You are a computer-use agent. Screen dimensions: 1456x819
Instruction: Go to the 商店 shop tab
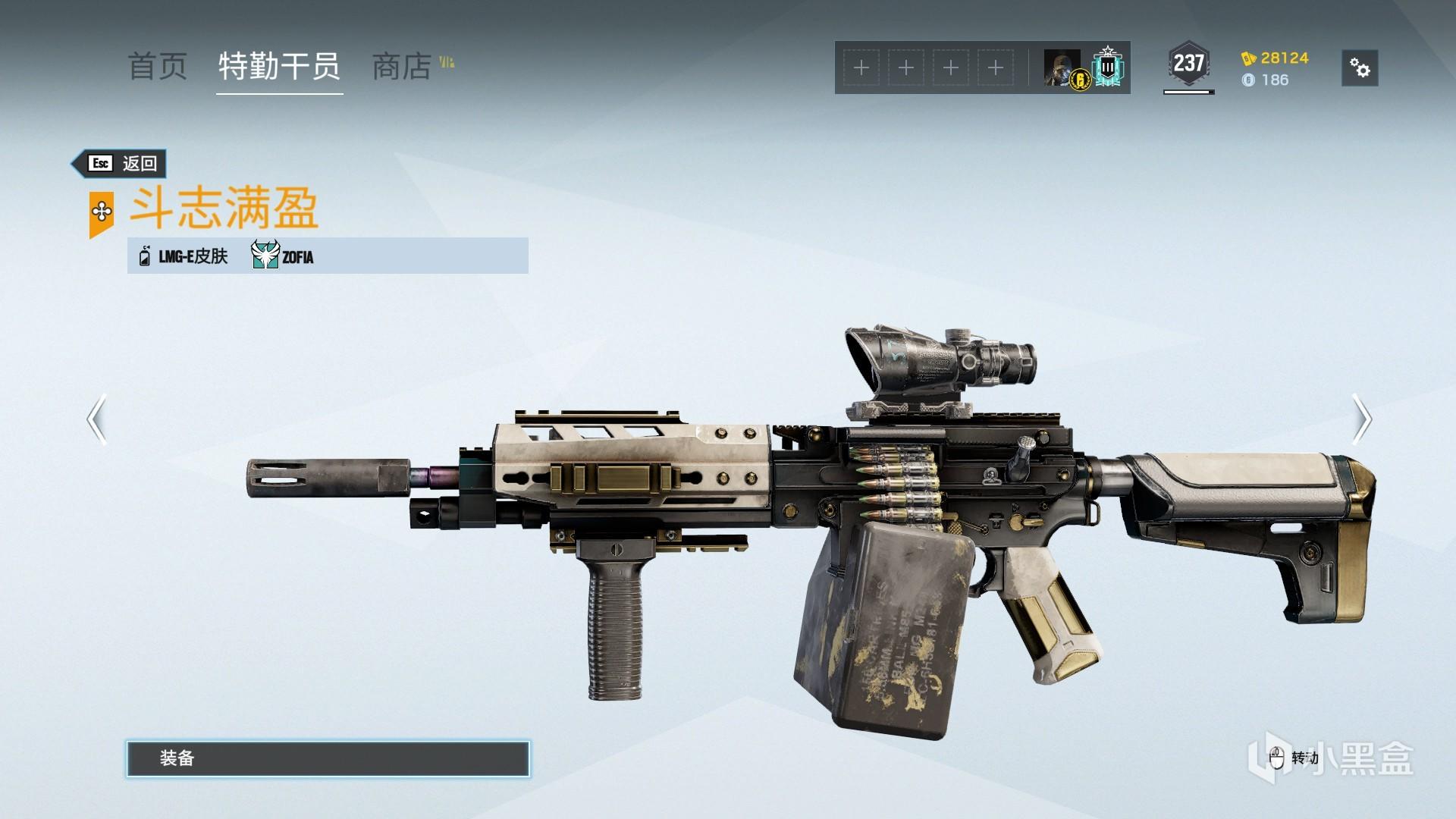402,67
